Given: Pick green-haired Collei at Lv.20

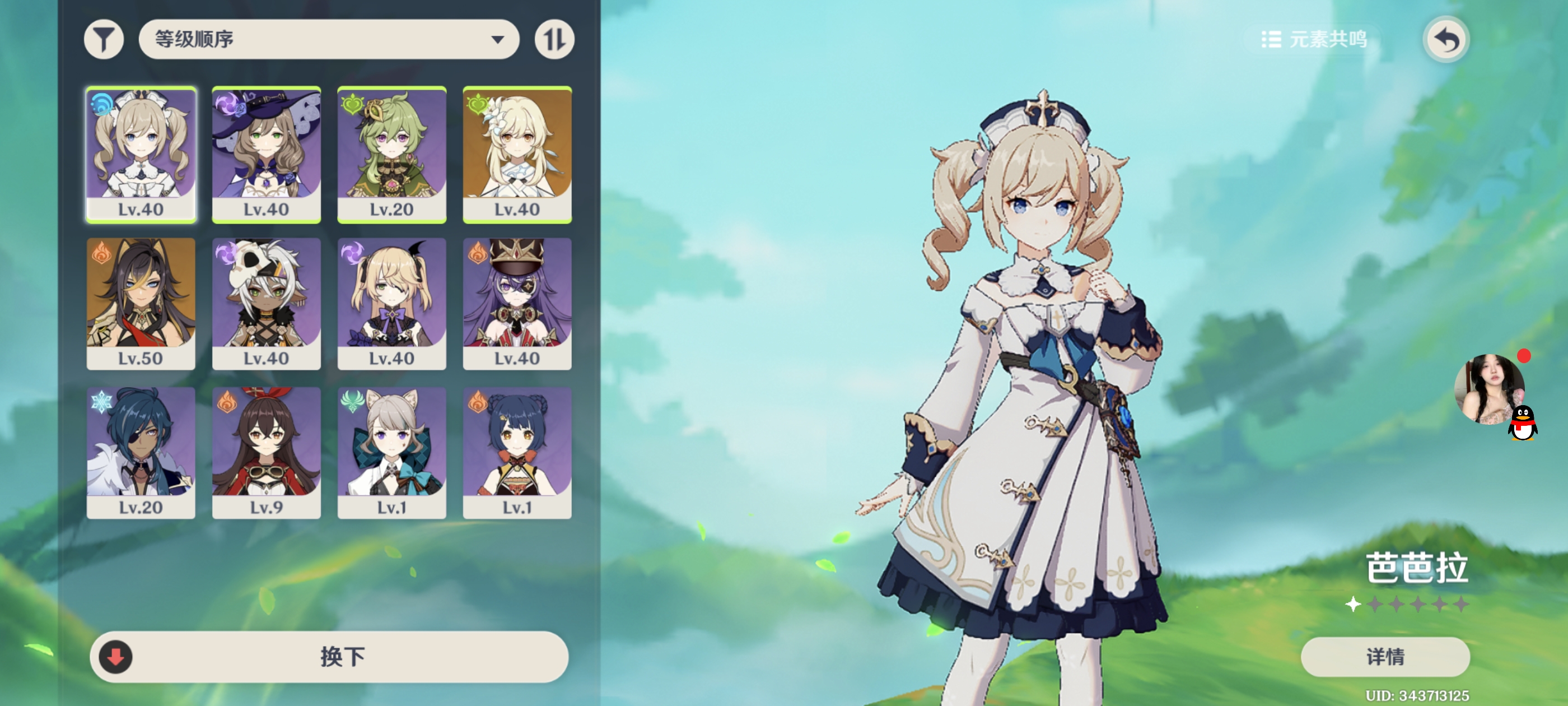Looking at the screenshot, I should click(x=392, y=154).
